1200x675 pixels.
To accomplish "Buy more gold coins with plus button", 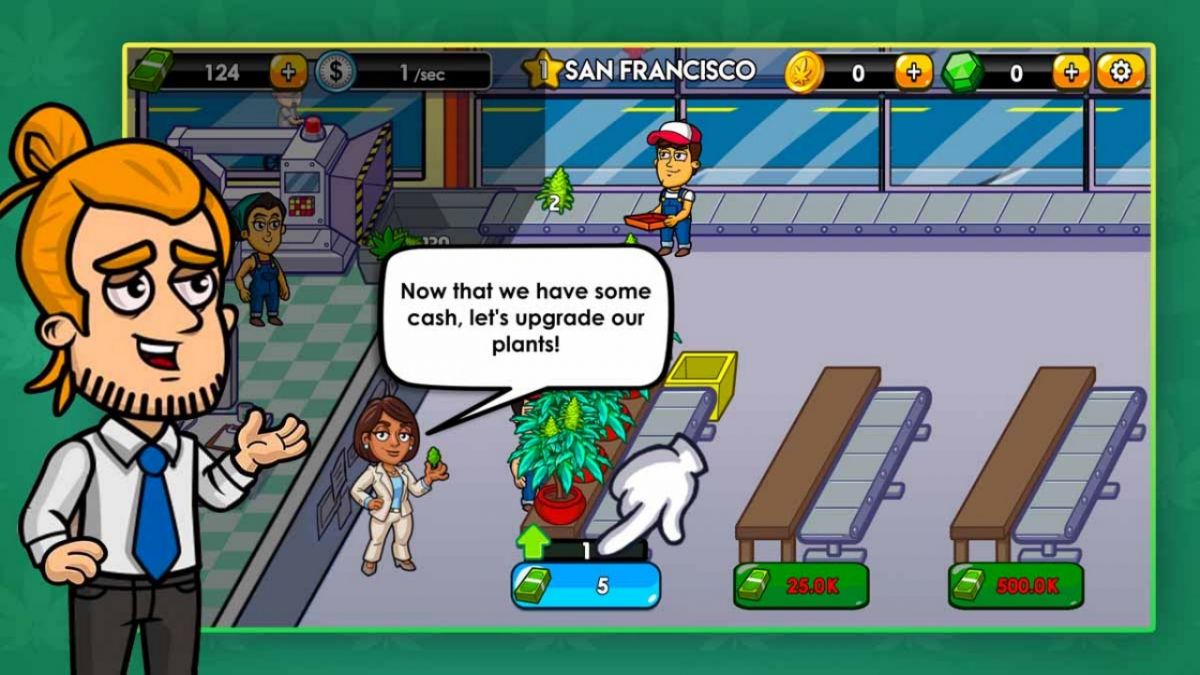I will [912, 72].
